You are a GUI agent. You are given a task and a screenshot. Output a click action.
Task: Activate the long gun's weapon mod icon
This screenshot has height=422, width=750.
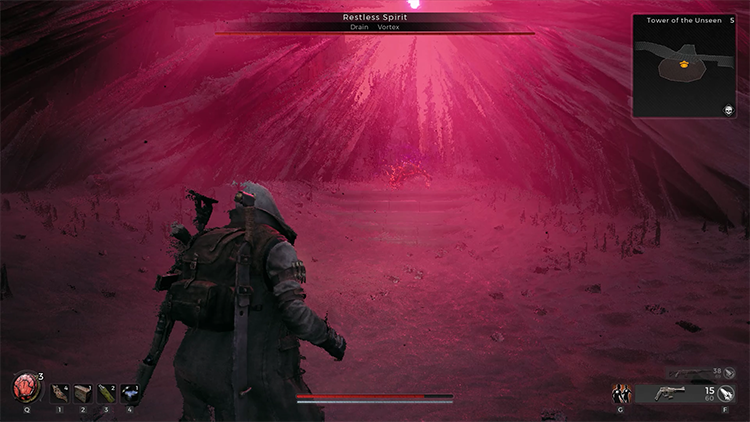[731, 372]
